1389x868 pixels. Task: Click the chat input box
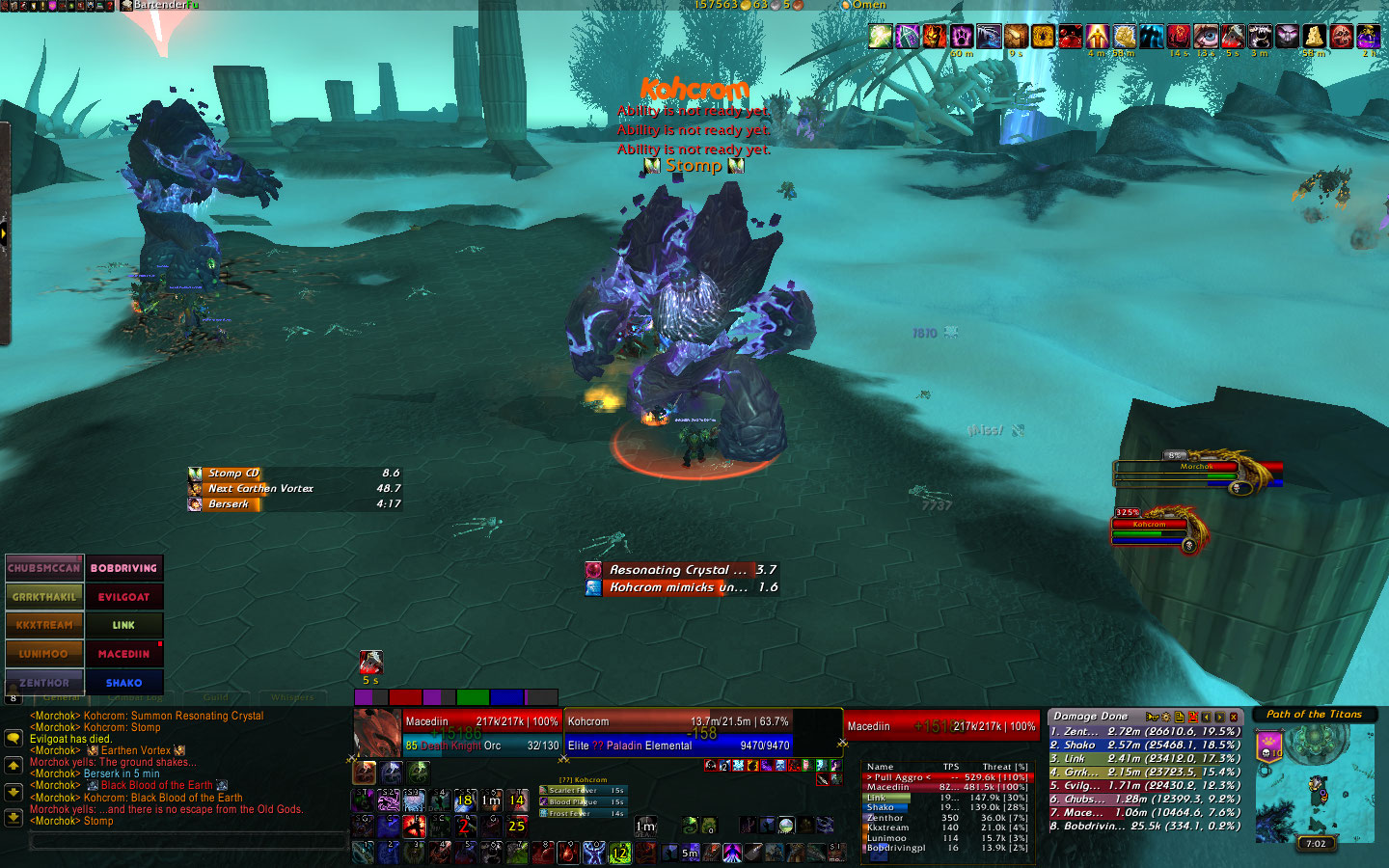tap(188, 842)
